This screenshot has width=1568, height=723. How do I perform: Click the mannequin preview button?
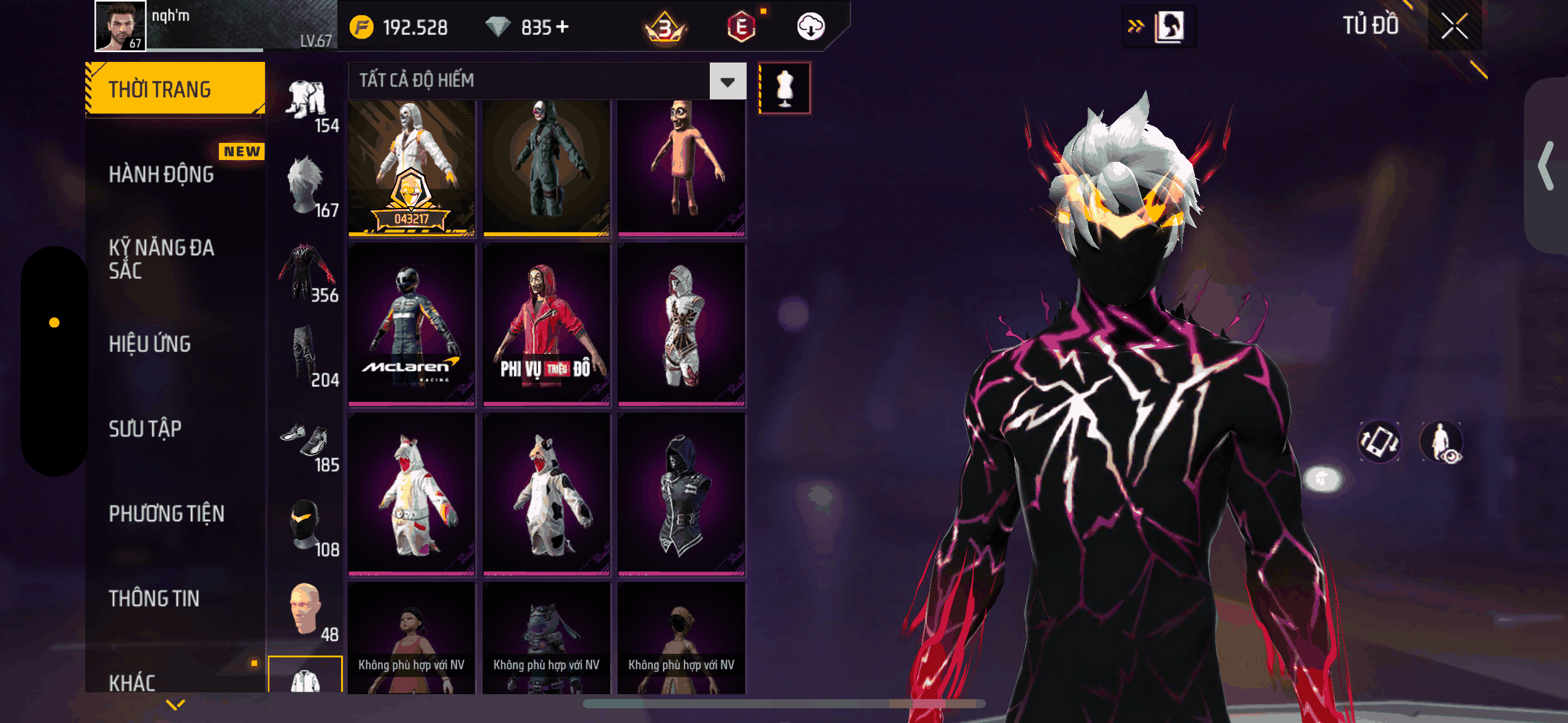[x=785, y=88]
